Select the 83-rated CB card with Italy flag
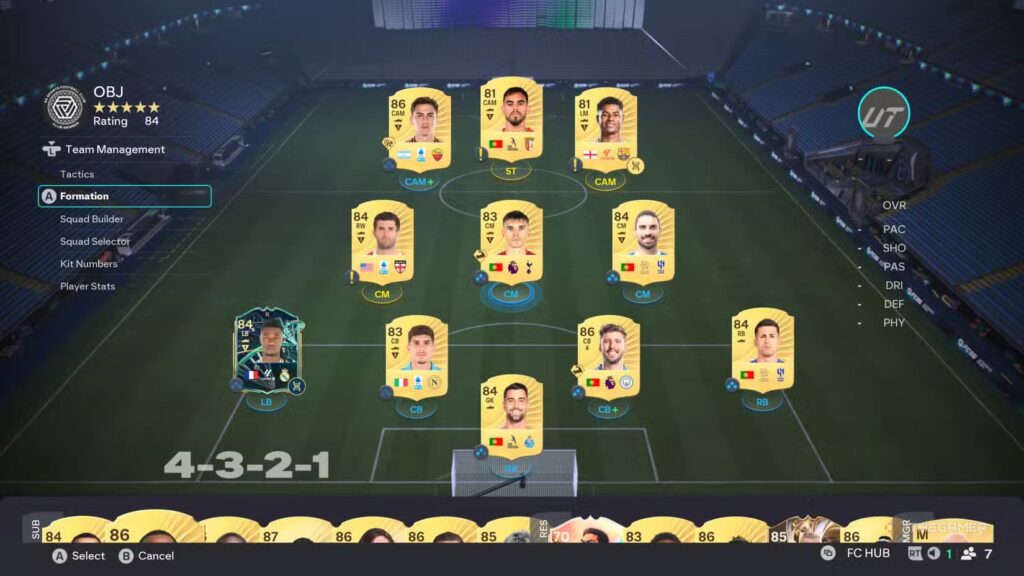Image resolution: width=1024 pixels, height=576 pixels. pos(416,356)
